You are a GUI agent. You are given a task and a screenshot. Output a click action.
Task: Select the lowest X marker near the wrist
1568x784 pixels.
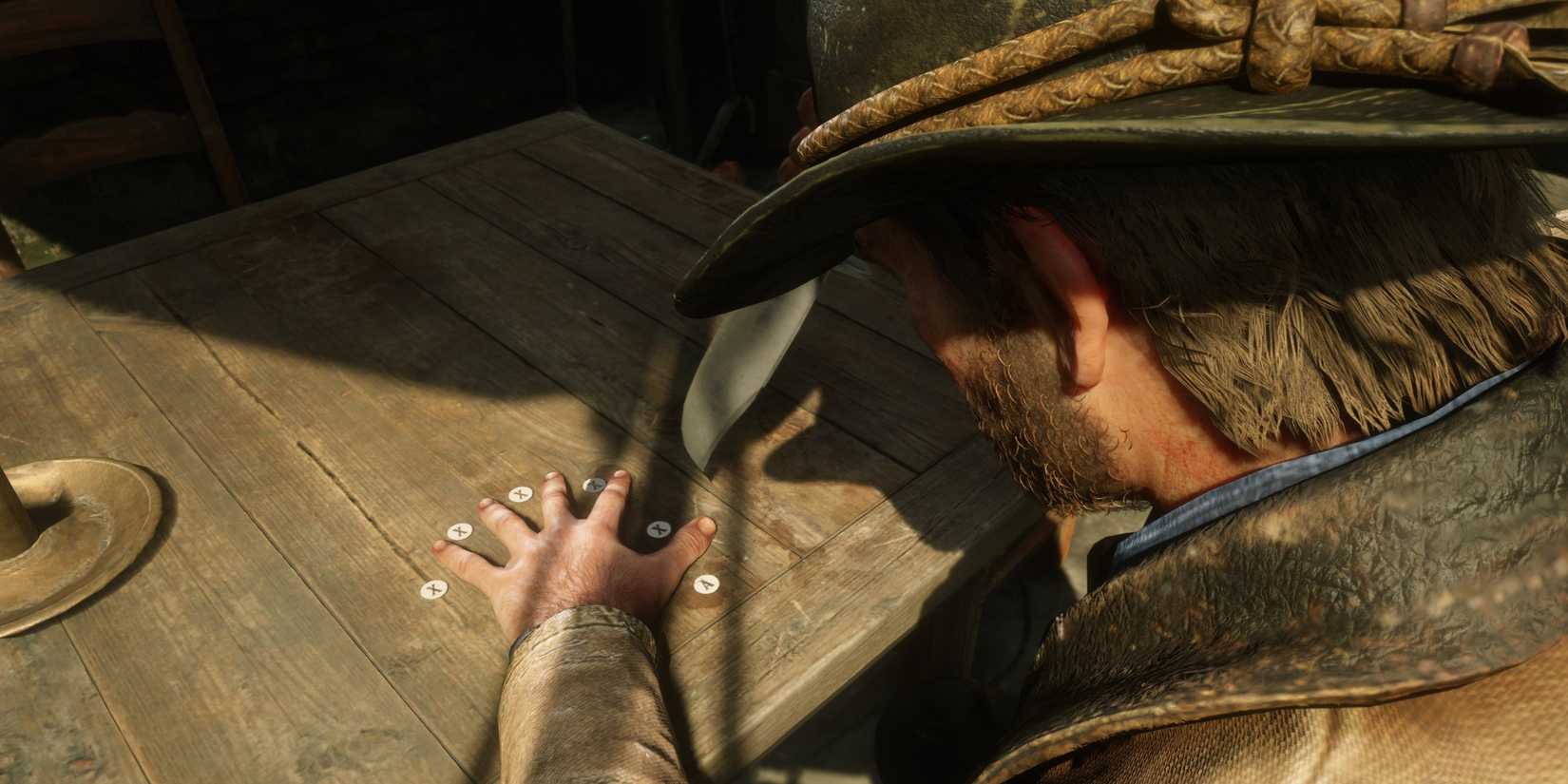433,589
